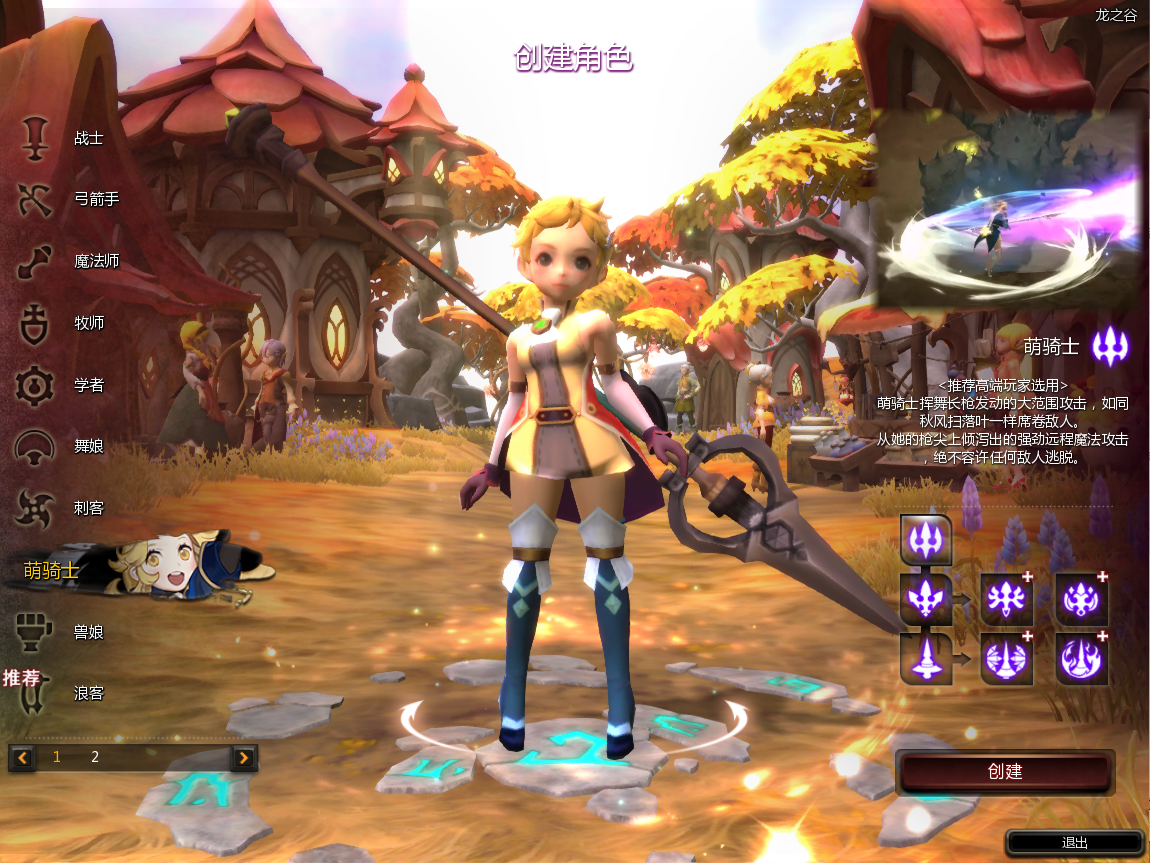Go to the previous class page arrow
This screenshot has height=863, width=1150.
pos(22,757)
